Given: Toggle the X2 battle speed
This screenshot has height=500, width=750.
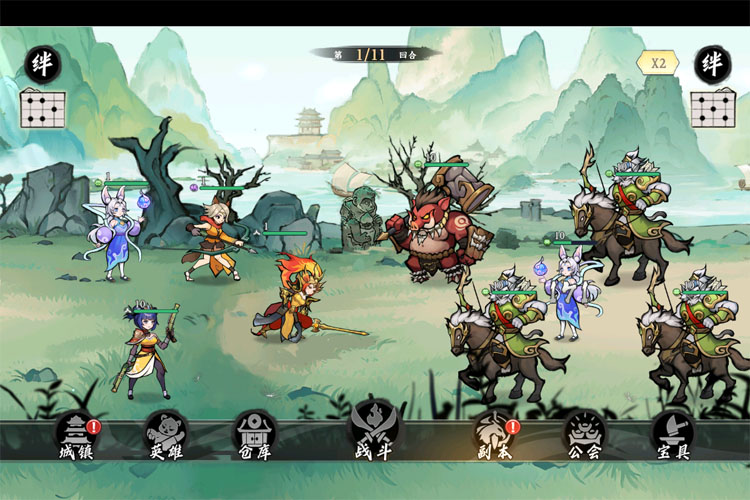Looking at the screenshot, I should point(658,62).
